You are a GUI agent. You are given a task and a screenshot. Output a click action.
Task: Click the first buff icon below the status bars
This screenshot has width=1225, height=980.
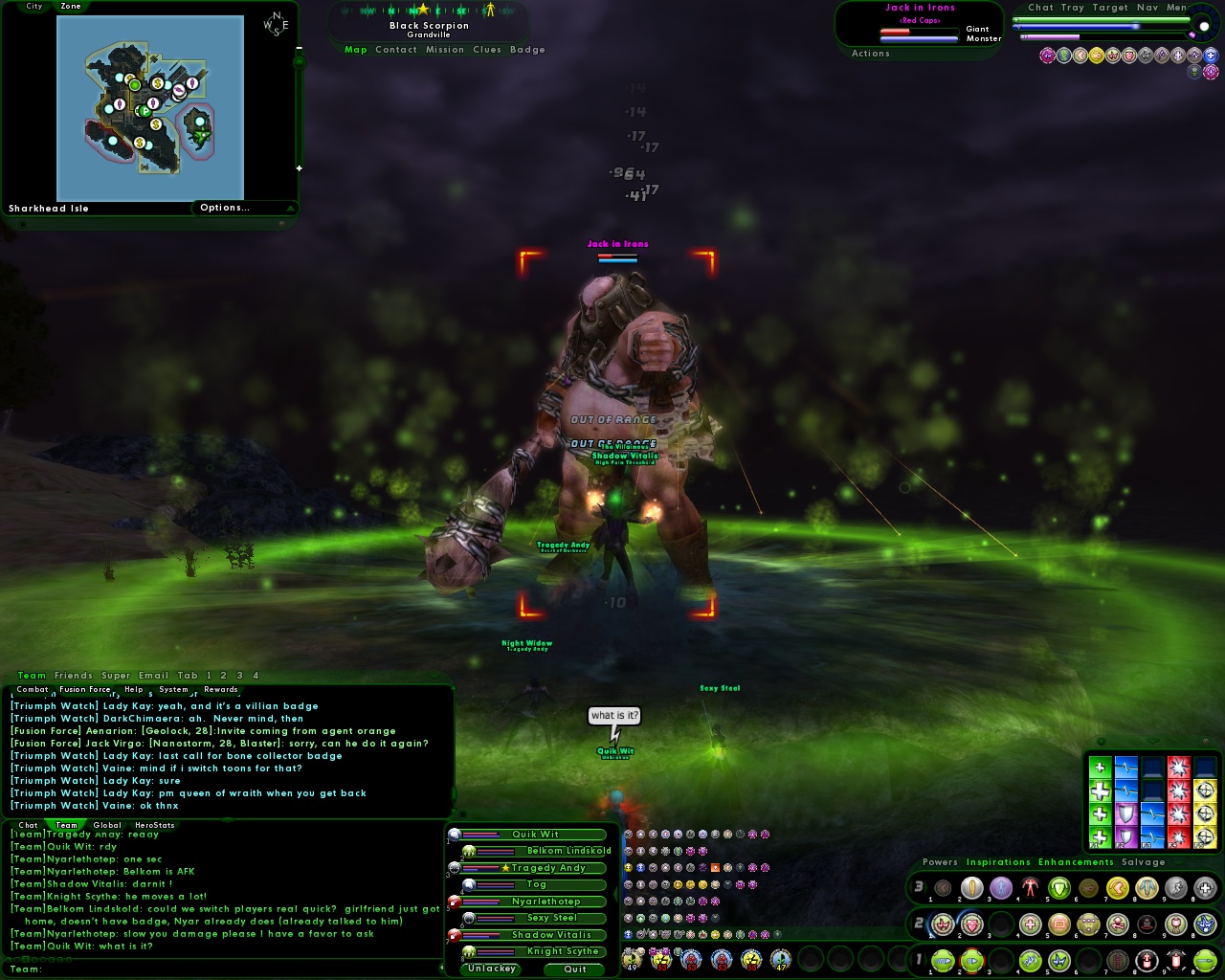pos(1046,56)
